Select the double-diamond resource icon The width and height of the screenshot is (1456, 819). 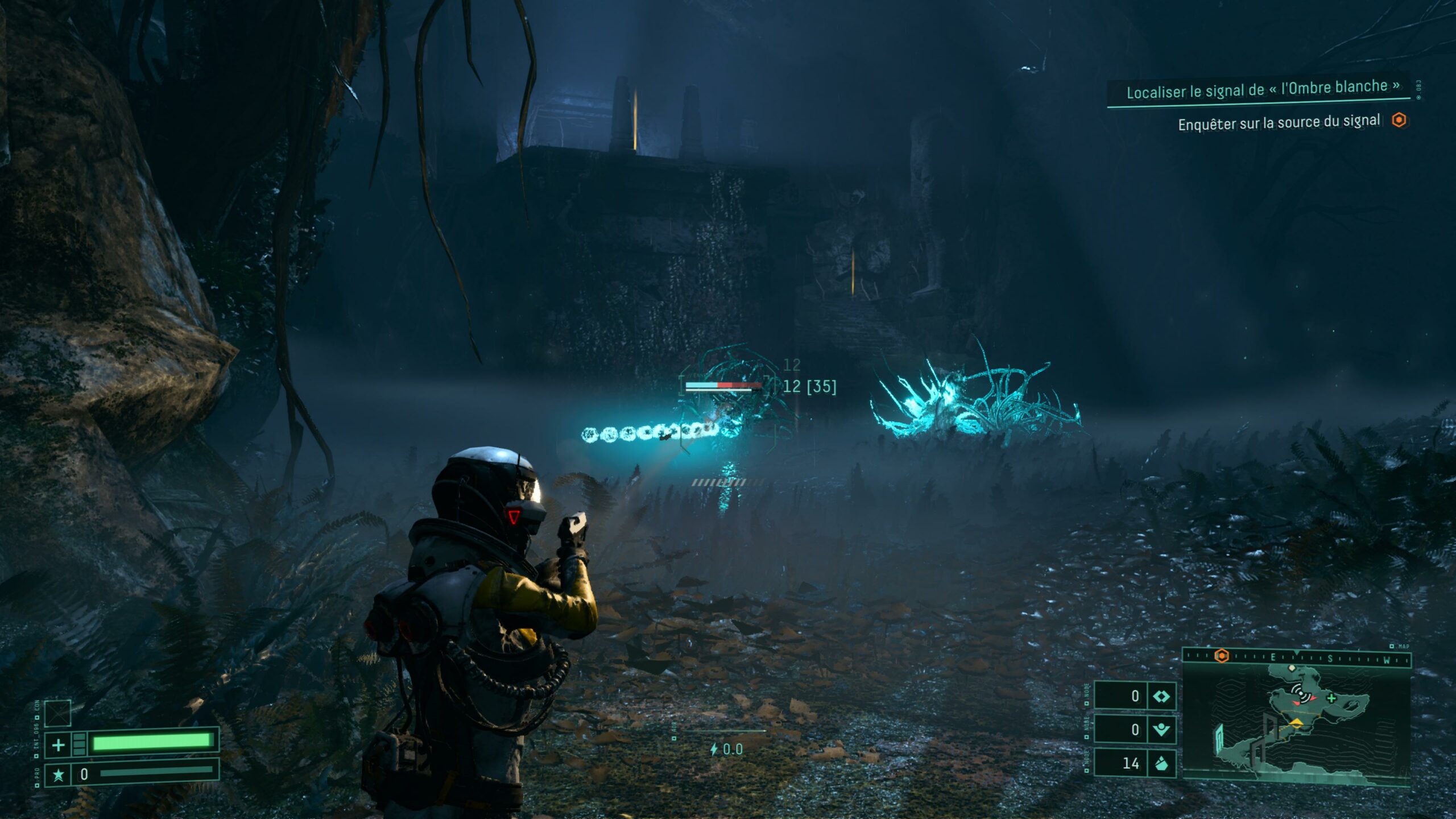click(1161, 696)
